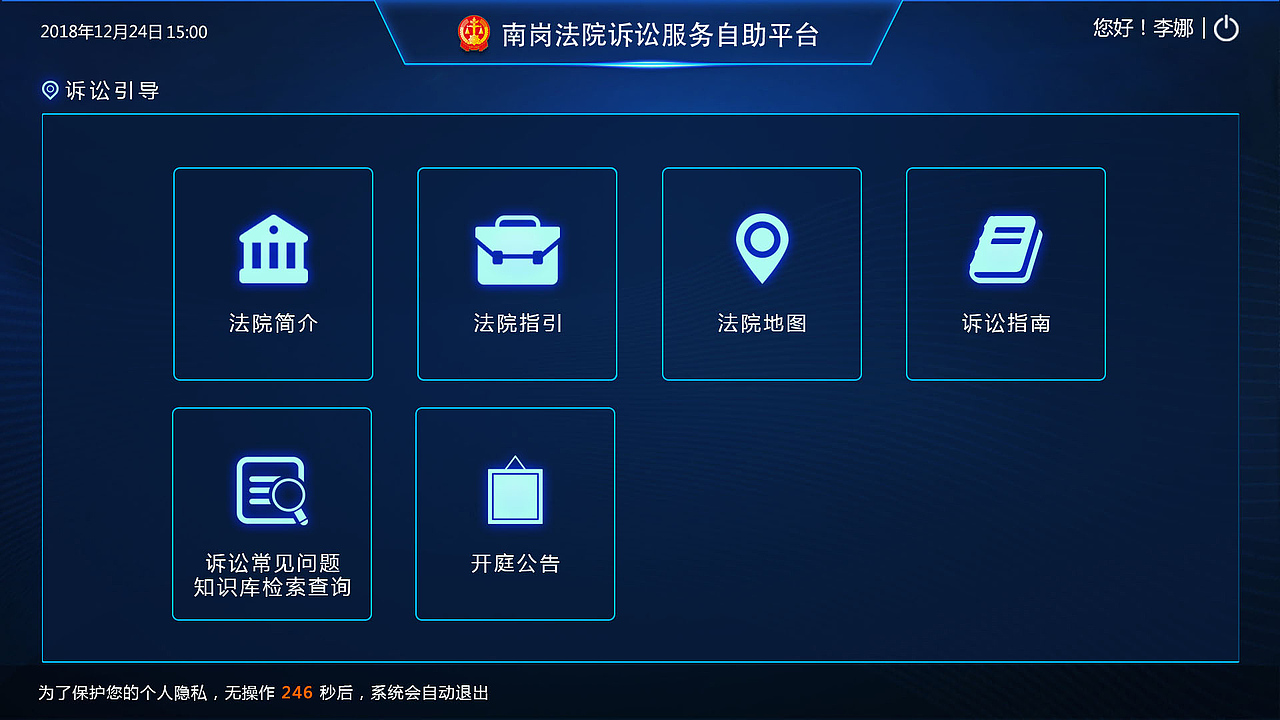Click the platform title 南岗法院诉讼服务自助平台
Image resolution: width=1280 pixels, height=720 pixels.
(x=660, y=34)
